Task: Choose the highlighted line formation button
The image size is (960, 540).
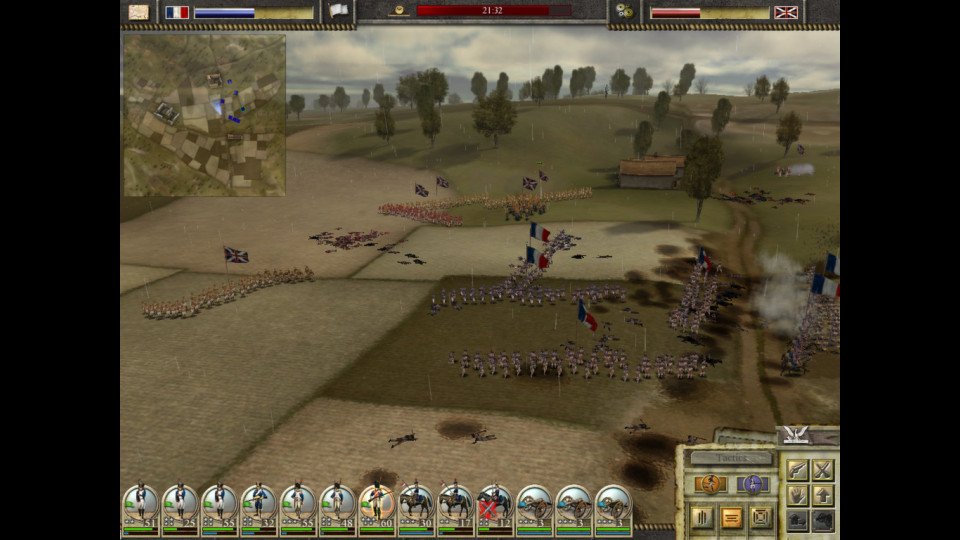Action: pos(731,517)
